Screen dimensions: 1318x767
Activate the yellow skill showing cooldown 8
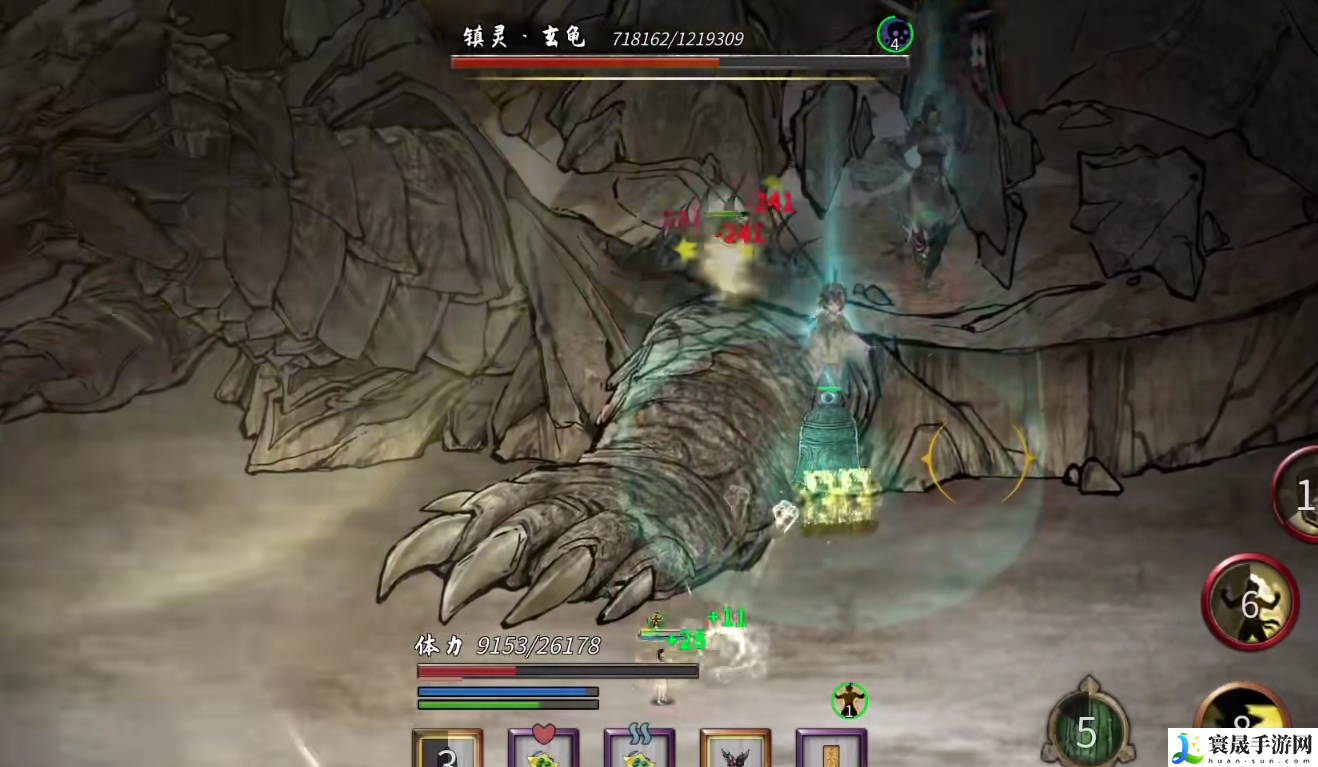(1242, 720)
